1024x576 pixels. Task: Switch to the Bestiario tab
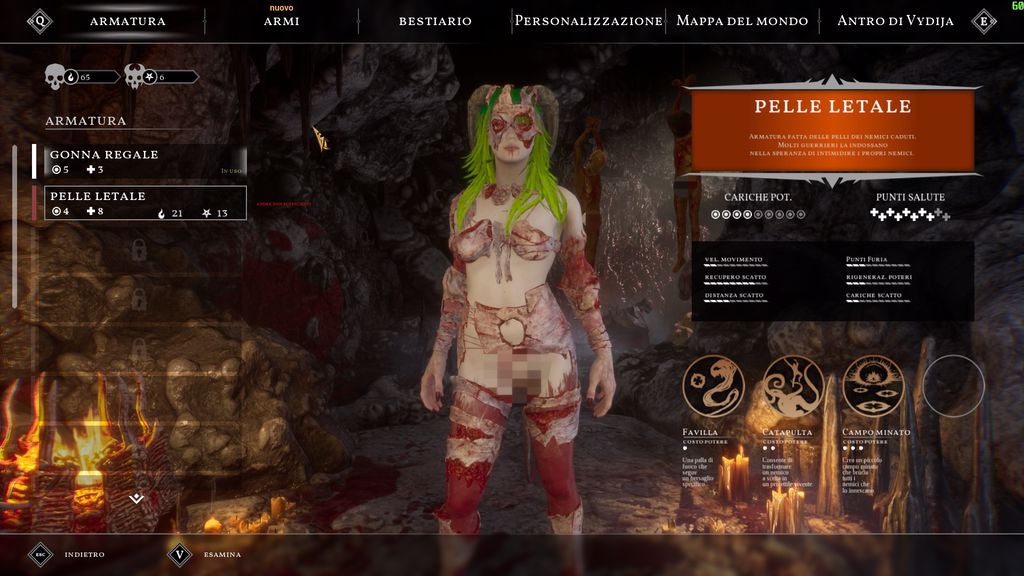(x=435, y=21)
